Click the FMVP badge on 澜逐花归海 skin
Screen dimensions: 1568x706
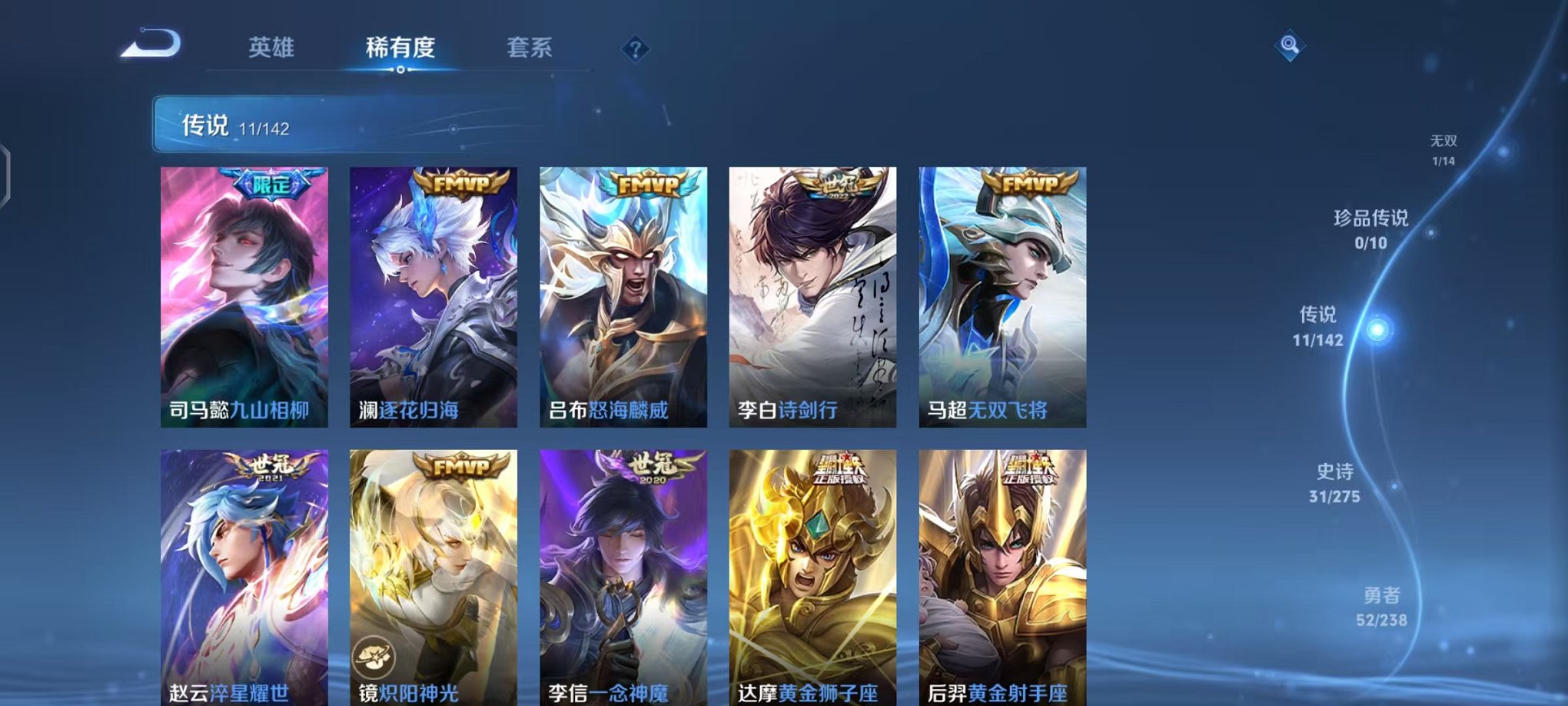click(x=462, y=183)
